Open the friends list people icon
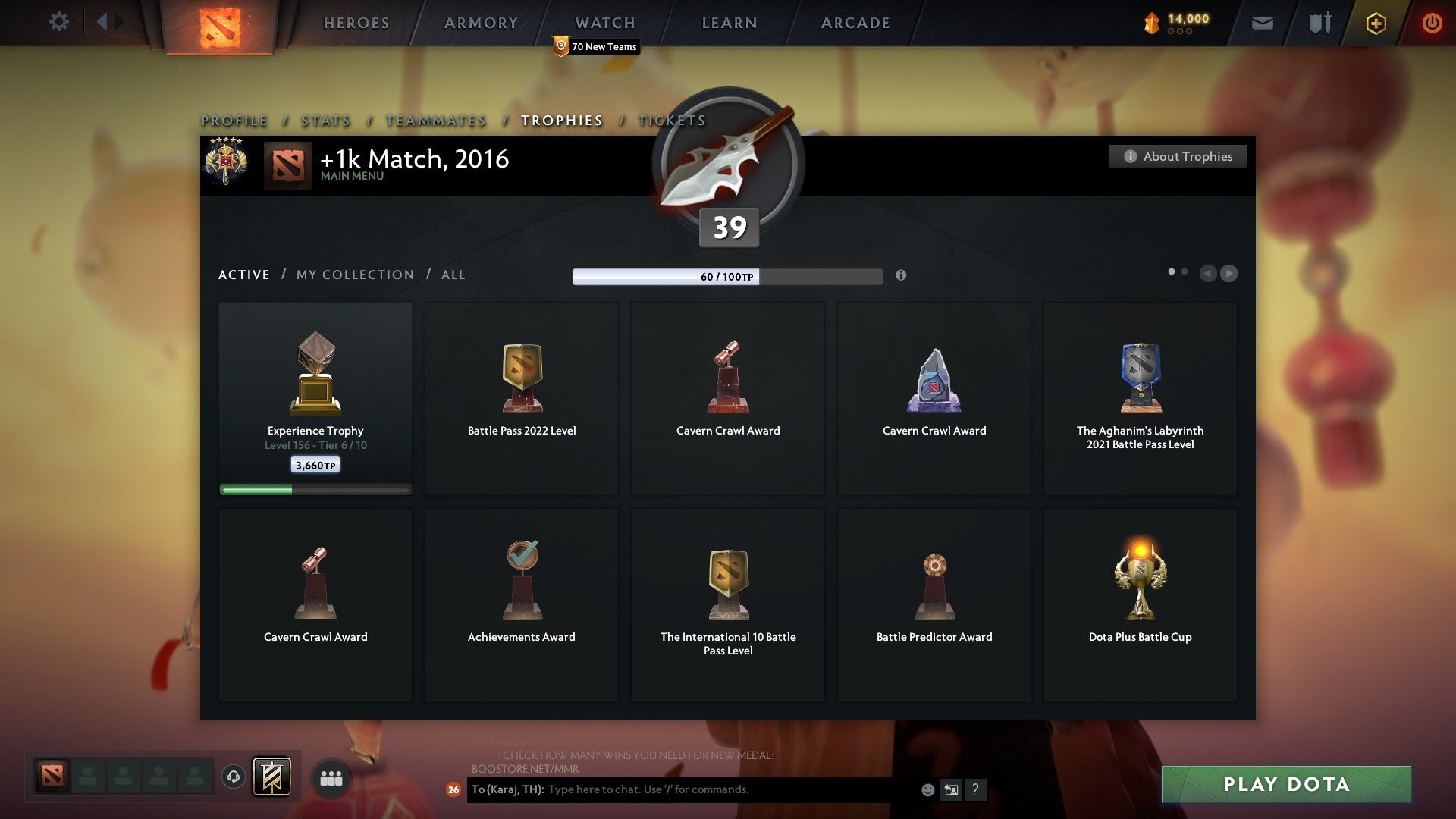The image size is (1456, 819). 331,777
